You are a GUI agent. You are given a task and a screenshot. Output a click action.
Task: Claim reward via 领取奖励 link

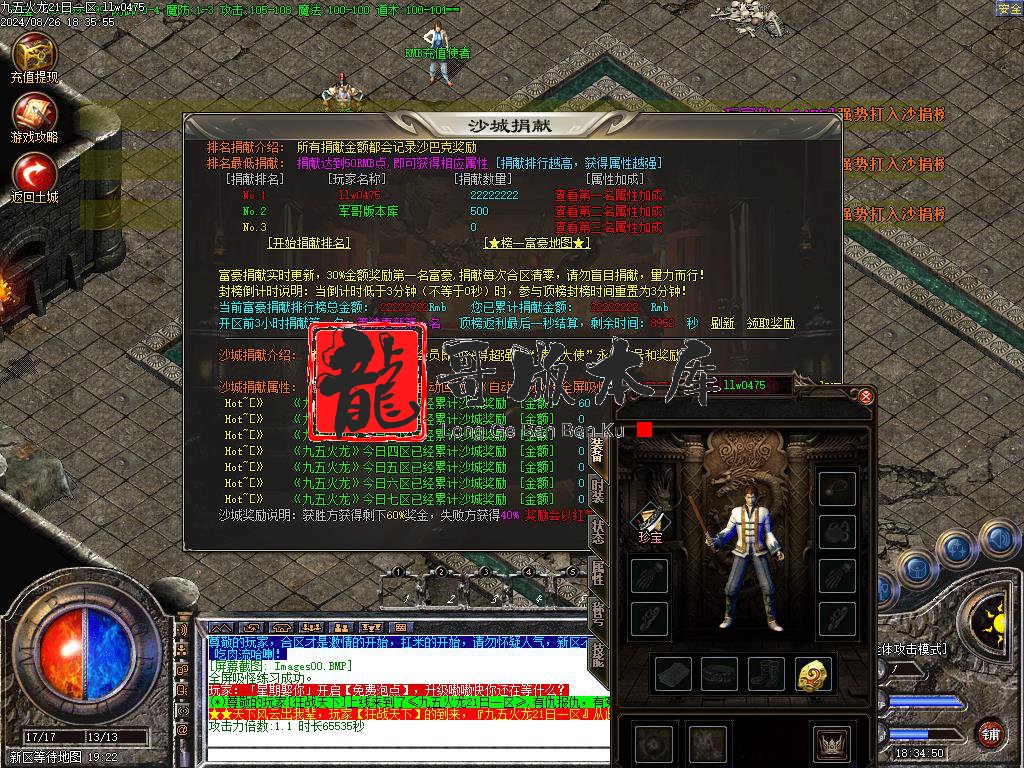click(770, 323)
